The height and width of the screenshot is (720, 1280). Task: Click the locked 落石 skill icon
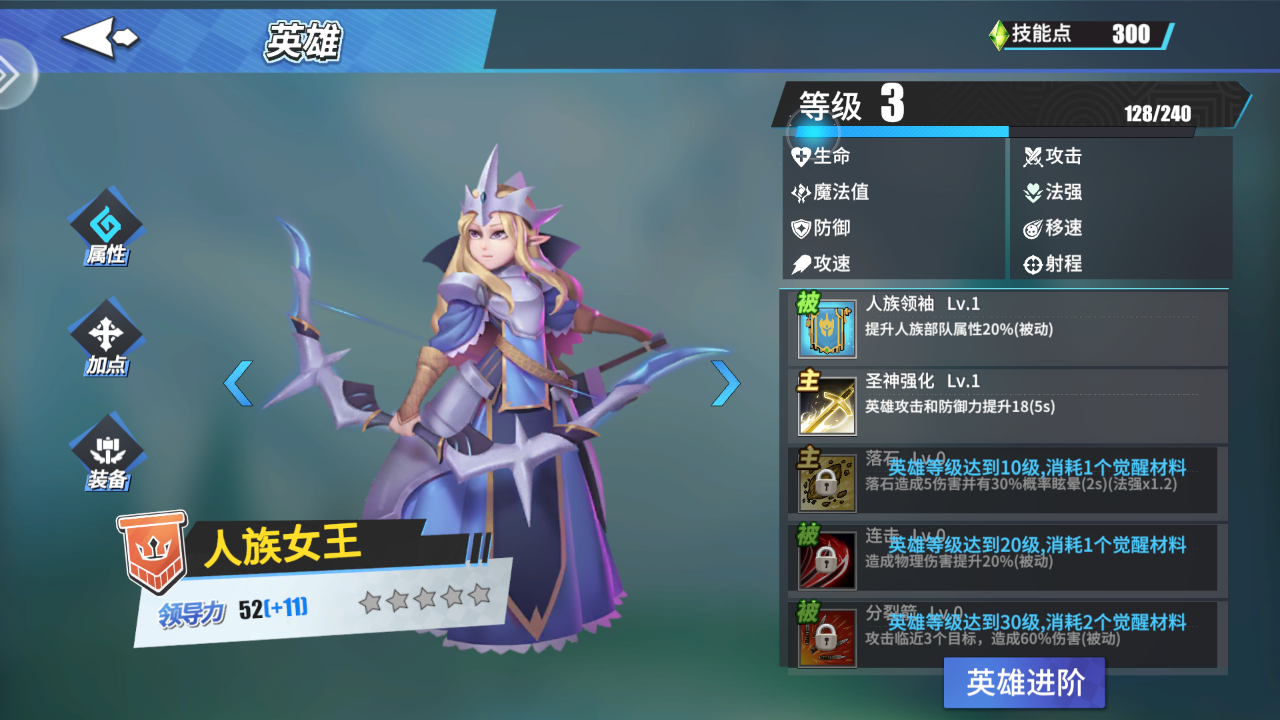826,480
